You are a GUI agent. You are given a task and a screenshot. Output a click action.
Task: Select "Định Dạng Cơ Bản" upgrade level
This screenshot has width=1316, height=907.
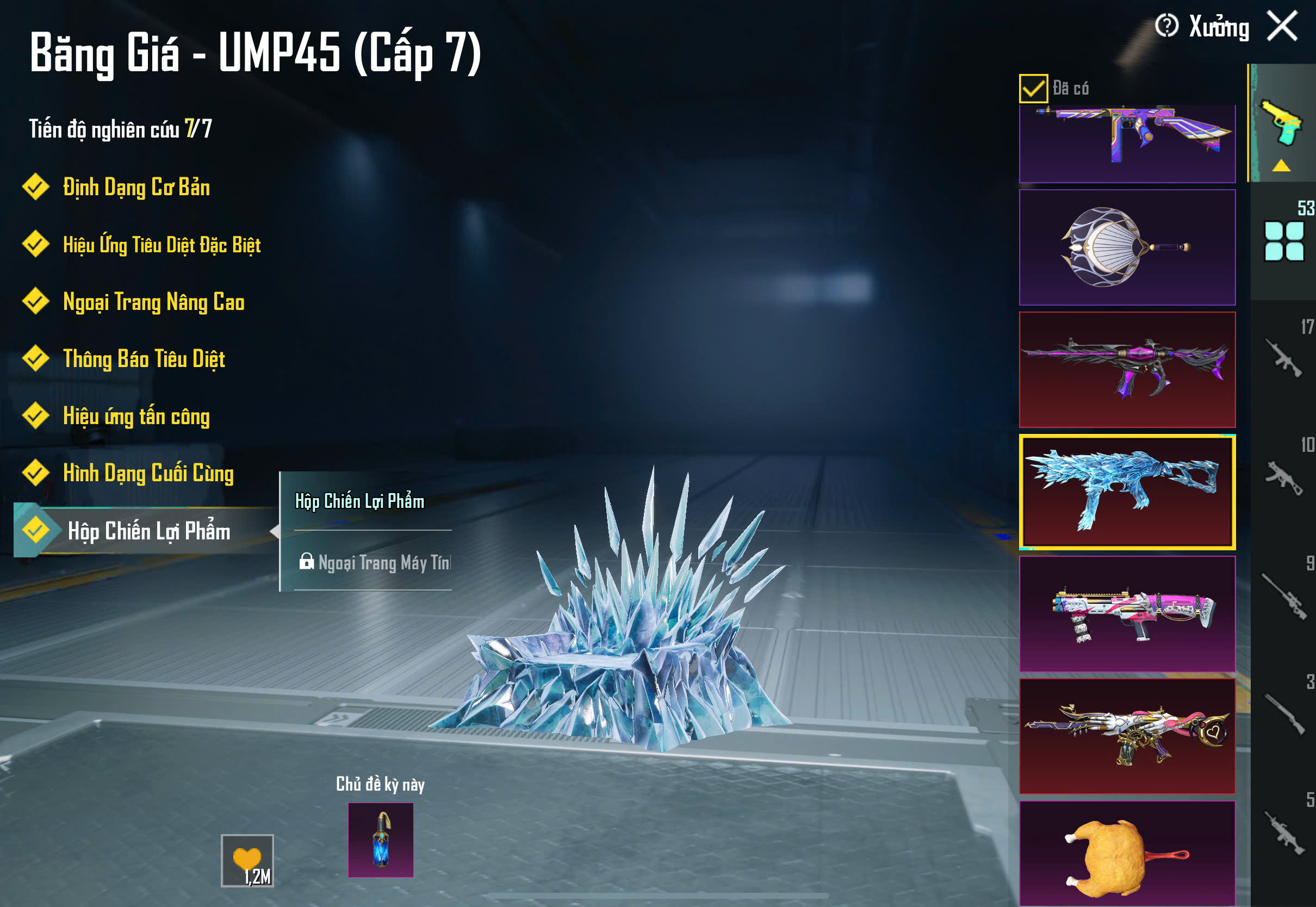click(136, 188)
